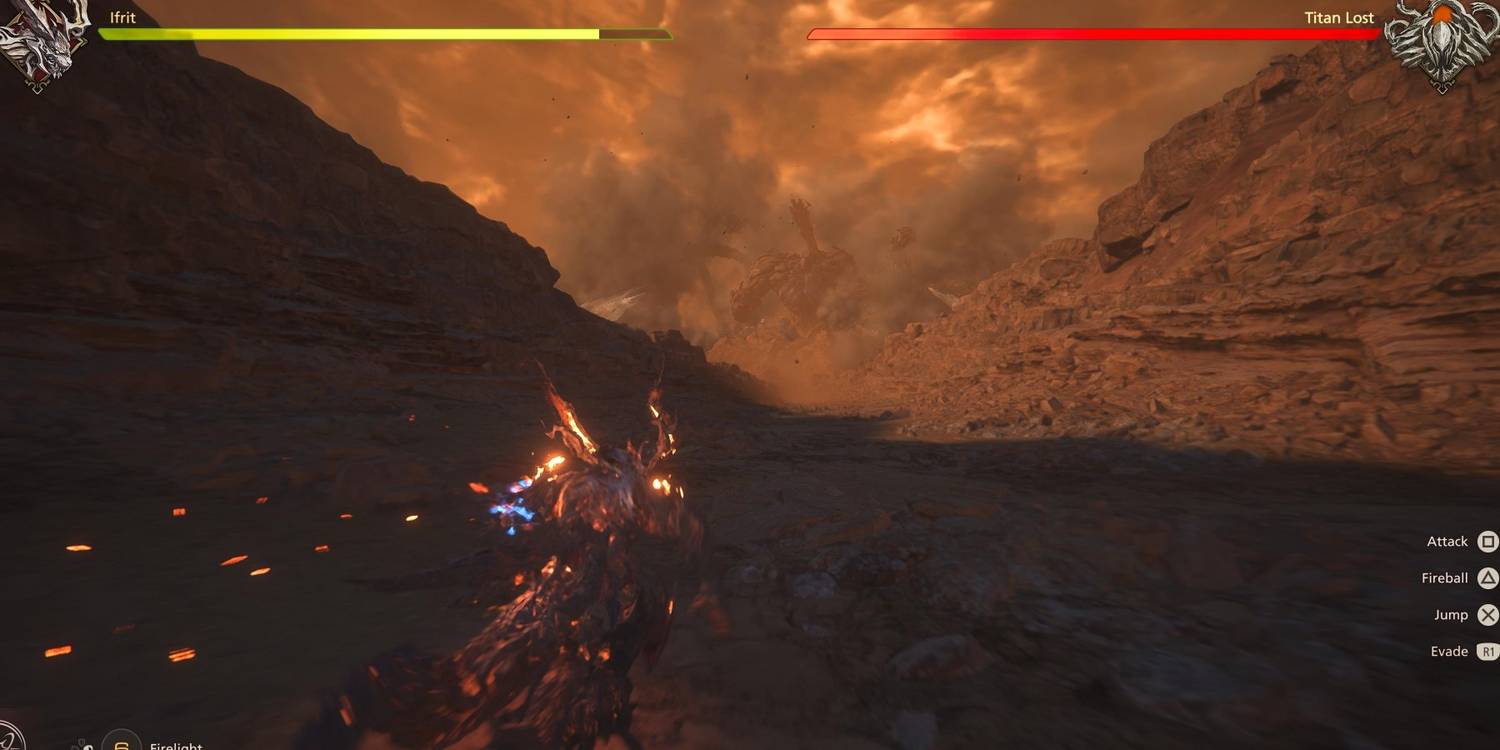Click the Ifrit name text above the health bar
The width and height of the screenshot is (1500, 750).
click(124, 16)
